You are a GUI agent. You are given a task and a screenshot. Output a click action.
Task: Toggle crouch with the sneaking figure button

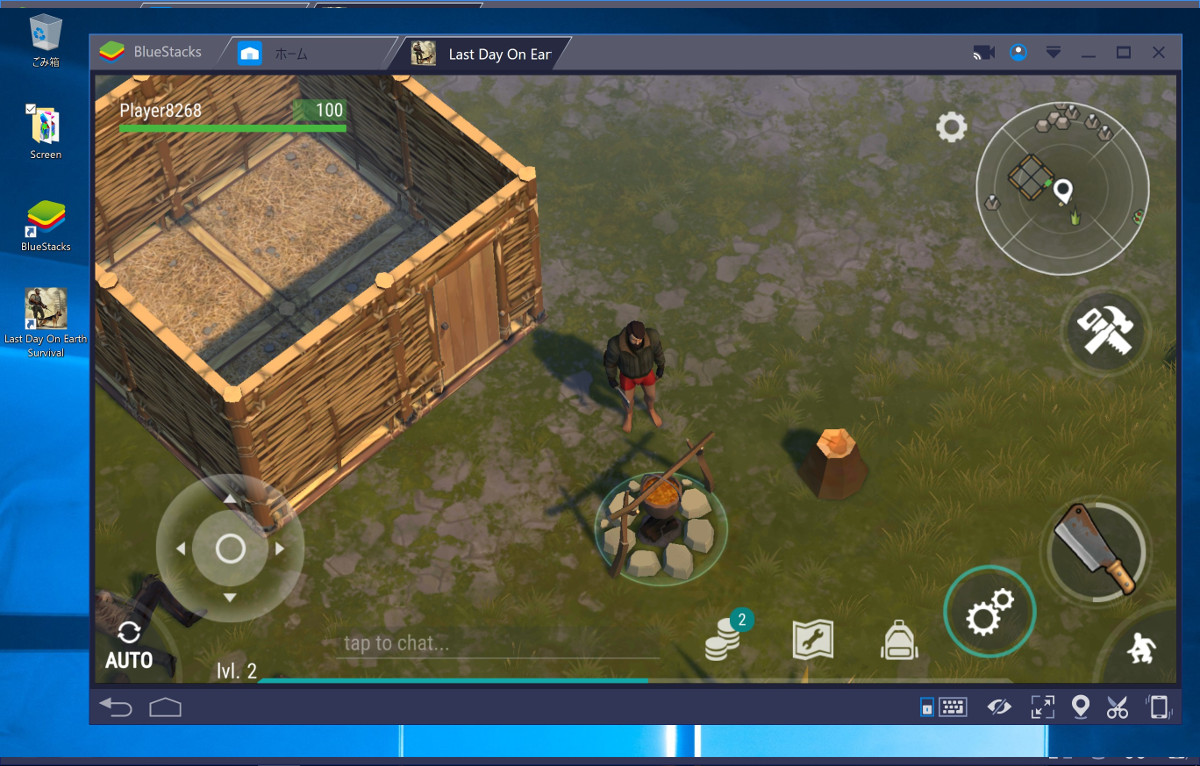1141,649
